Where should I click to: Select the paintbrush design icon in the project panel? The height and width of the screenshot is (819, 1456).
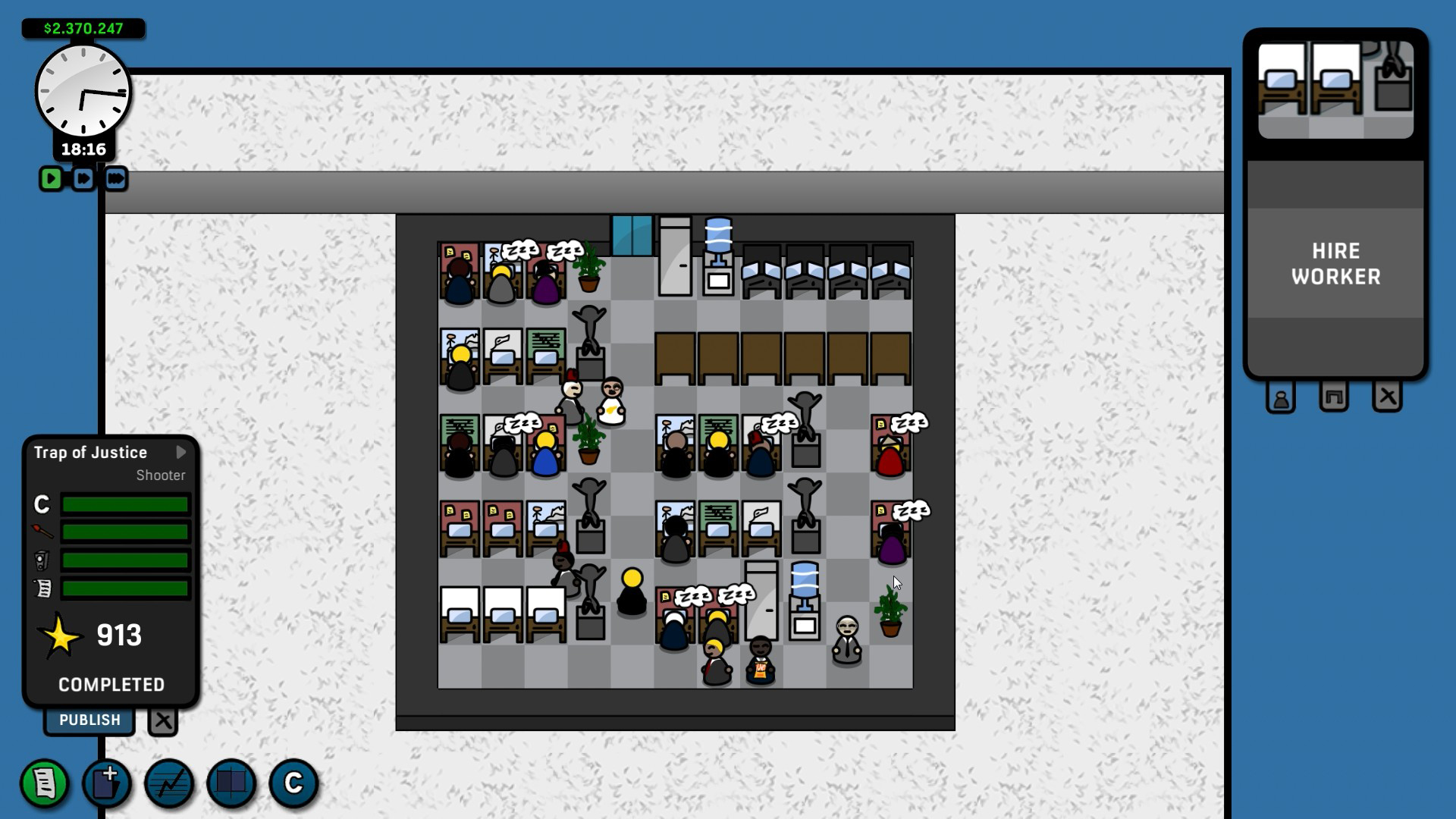click(x=42, y=532)
